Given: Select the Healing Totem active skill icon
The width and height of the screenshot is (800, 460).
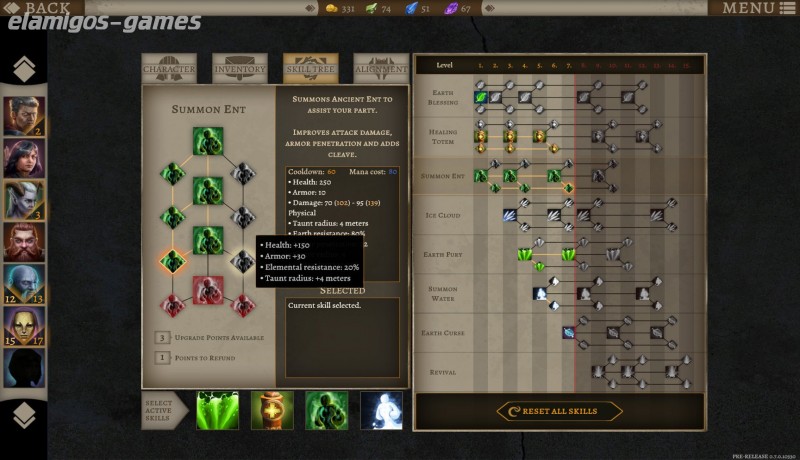Looking at the screenshot, I should pyautogui.click(x=272, y=411).
